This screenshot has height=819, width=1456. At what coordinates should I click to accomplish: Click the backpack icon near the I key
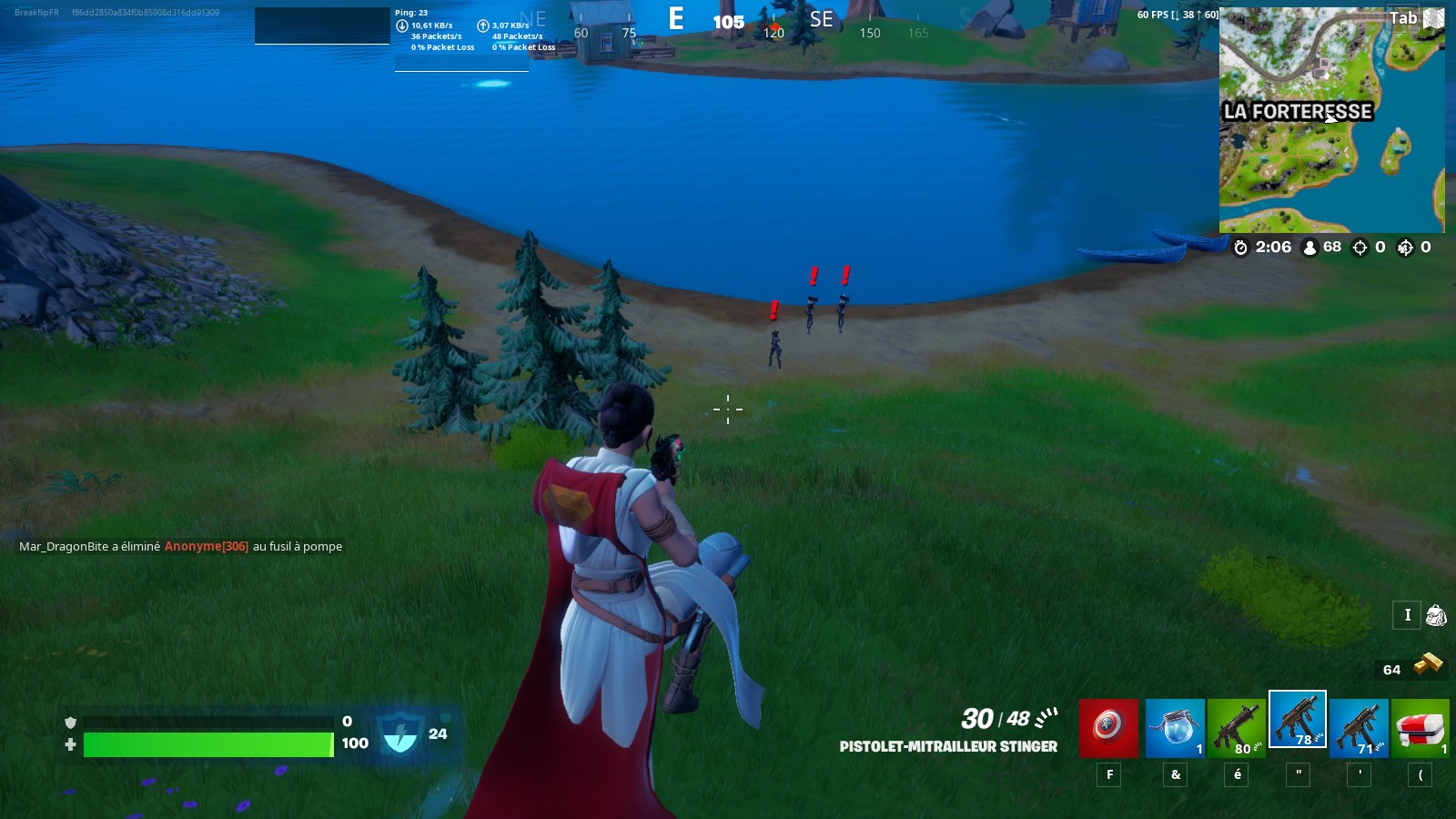click(x=1436, y=616)
